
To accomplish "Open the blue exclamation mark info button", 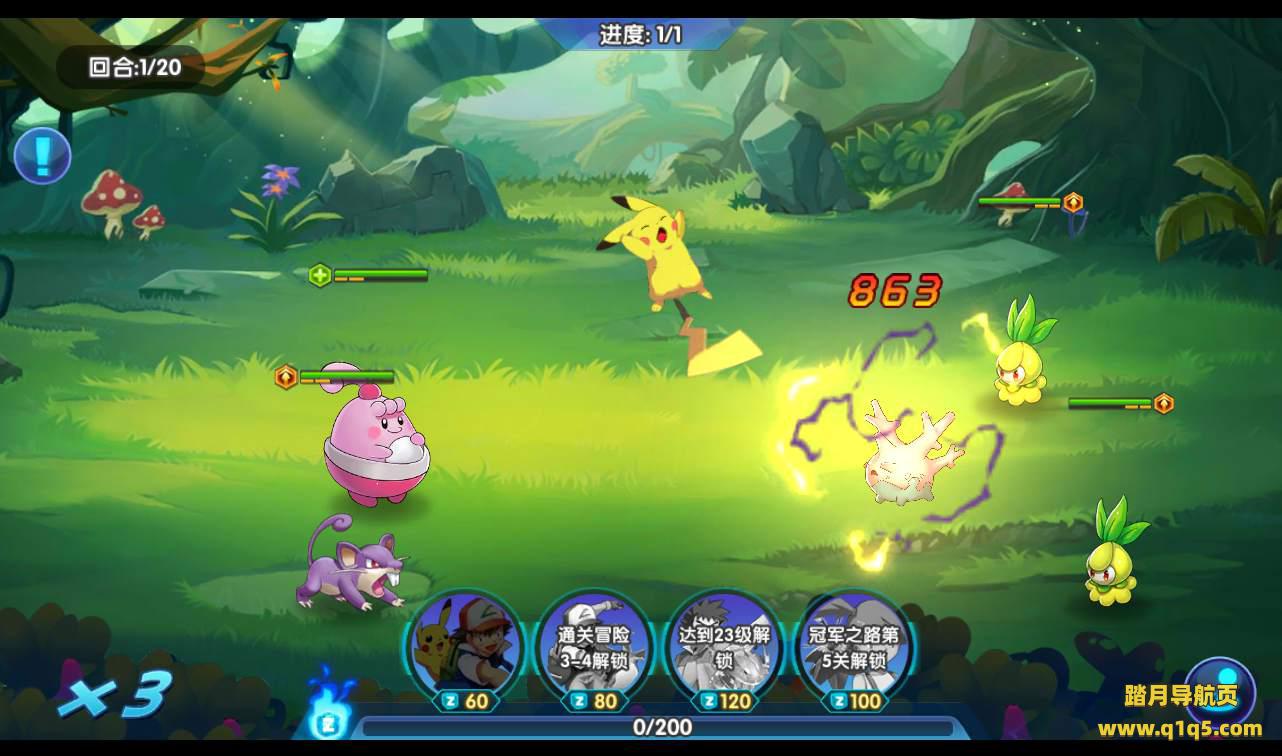I will tap(42, 156).
